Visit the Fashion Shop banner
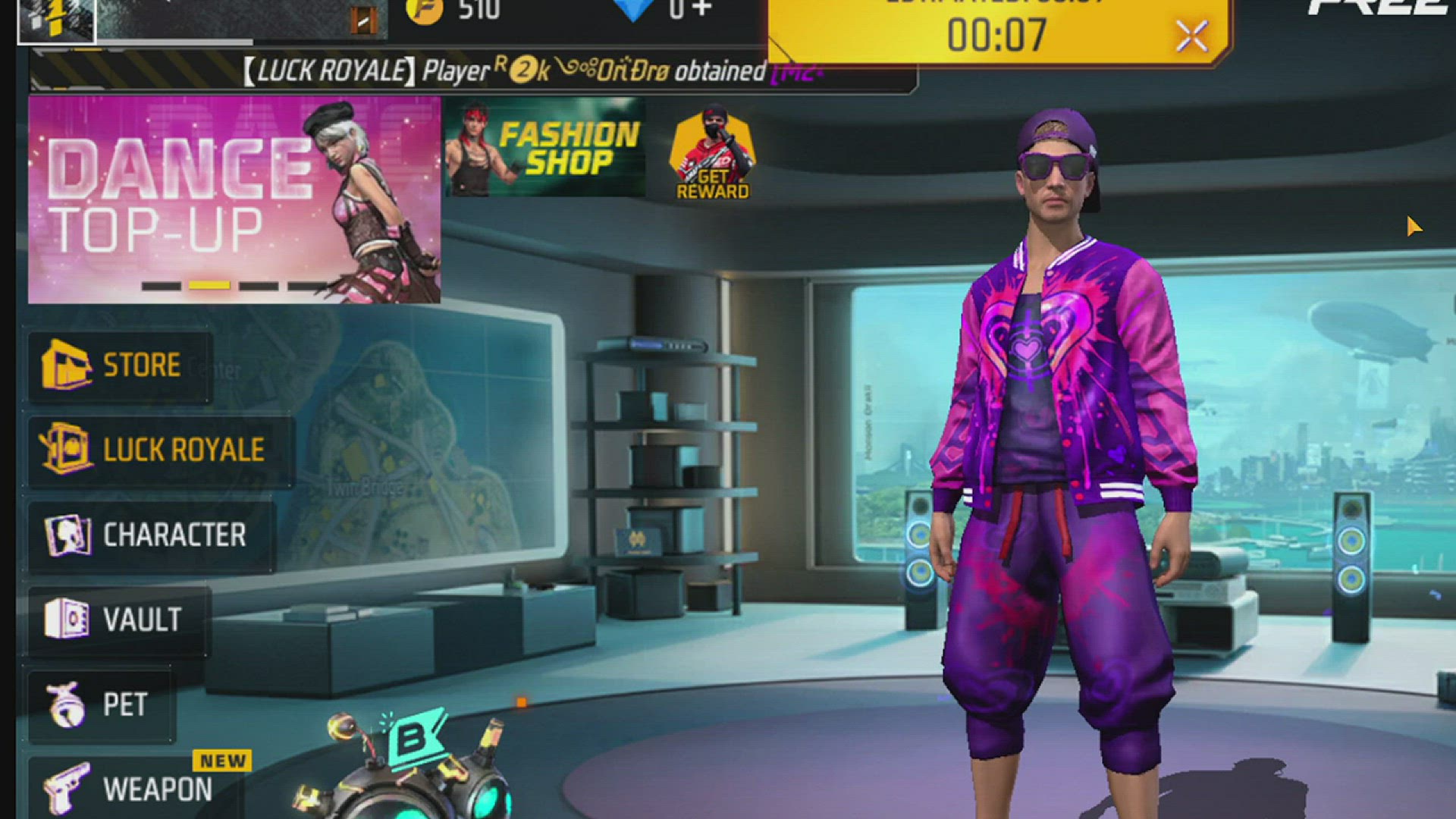 coord(544,148)
